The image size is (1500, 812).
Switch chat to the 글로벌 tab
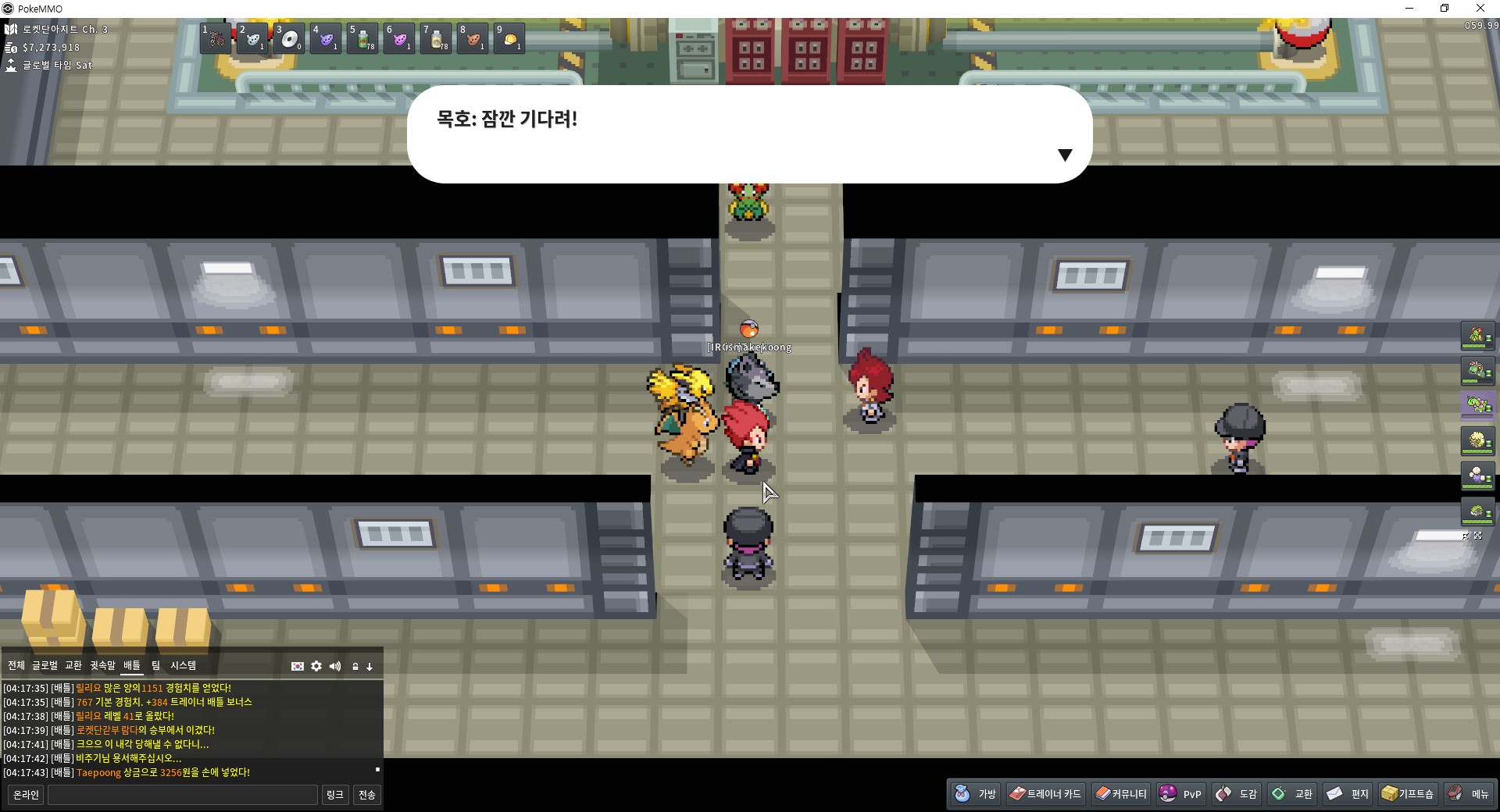[x=45, y=665]
